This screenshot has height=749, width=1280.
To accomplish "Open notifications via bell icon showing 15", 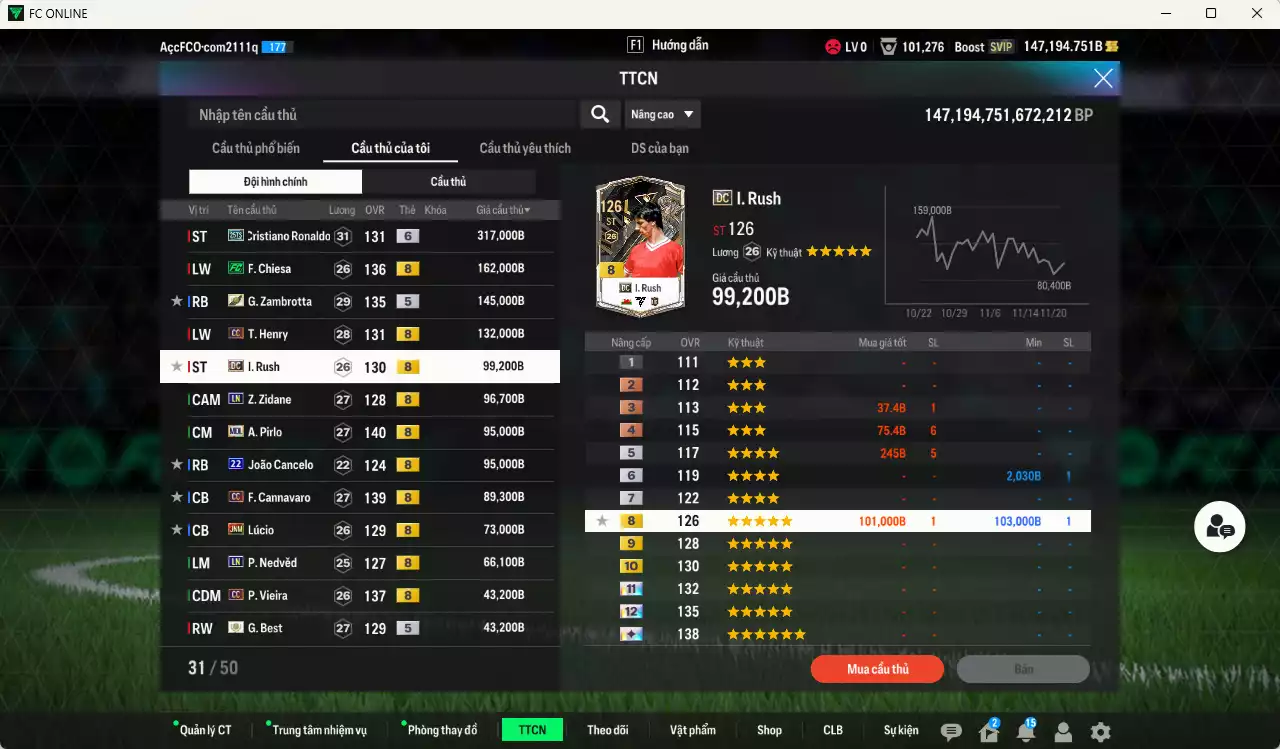I will pos(1024,731).
